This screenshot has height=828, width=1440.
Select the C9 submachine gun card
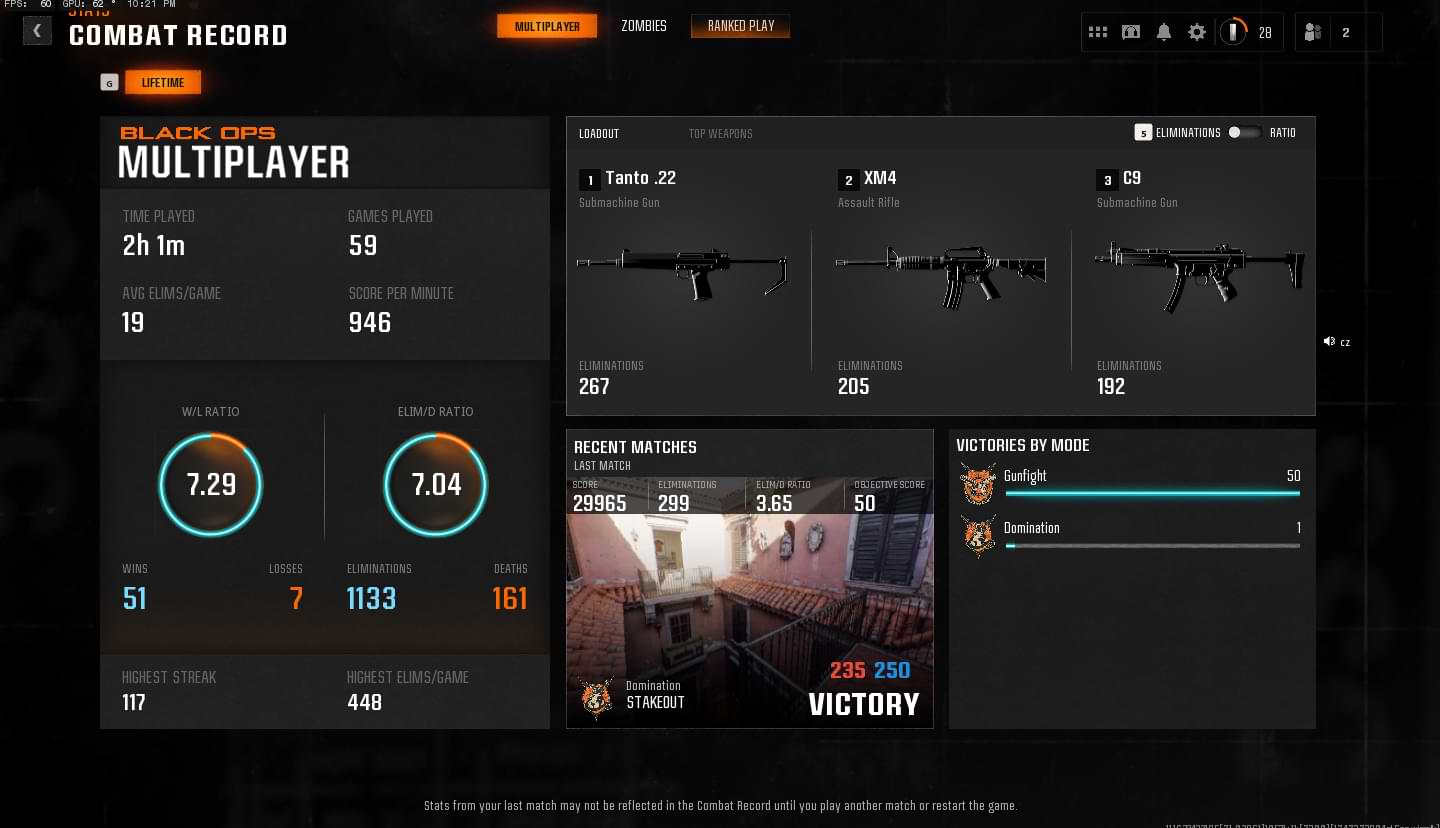pyautogui.click(x=1198, y=280)
